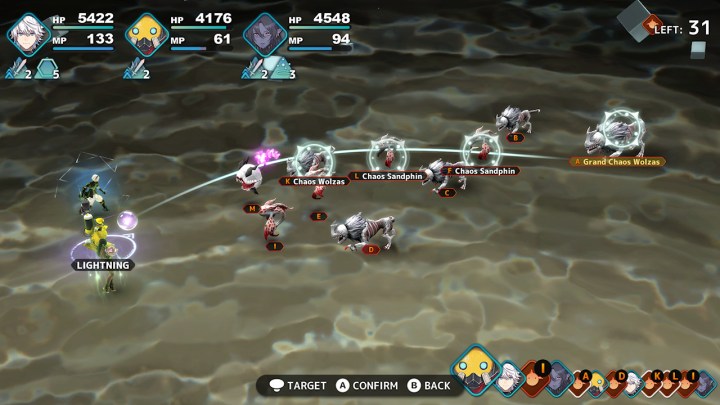Select the enemy turn-order icon marked K
The height and width of the screenshot is (405, 720).
pos(657,377)
